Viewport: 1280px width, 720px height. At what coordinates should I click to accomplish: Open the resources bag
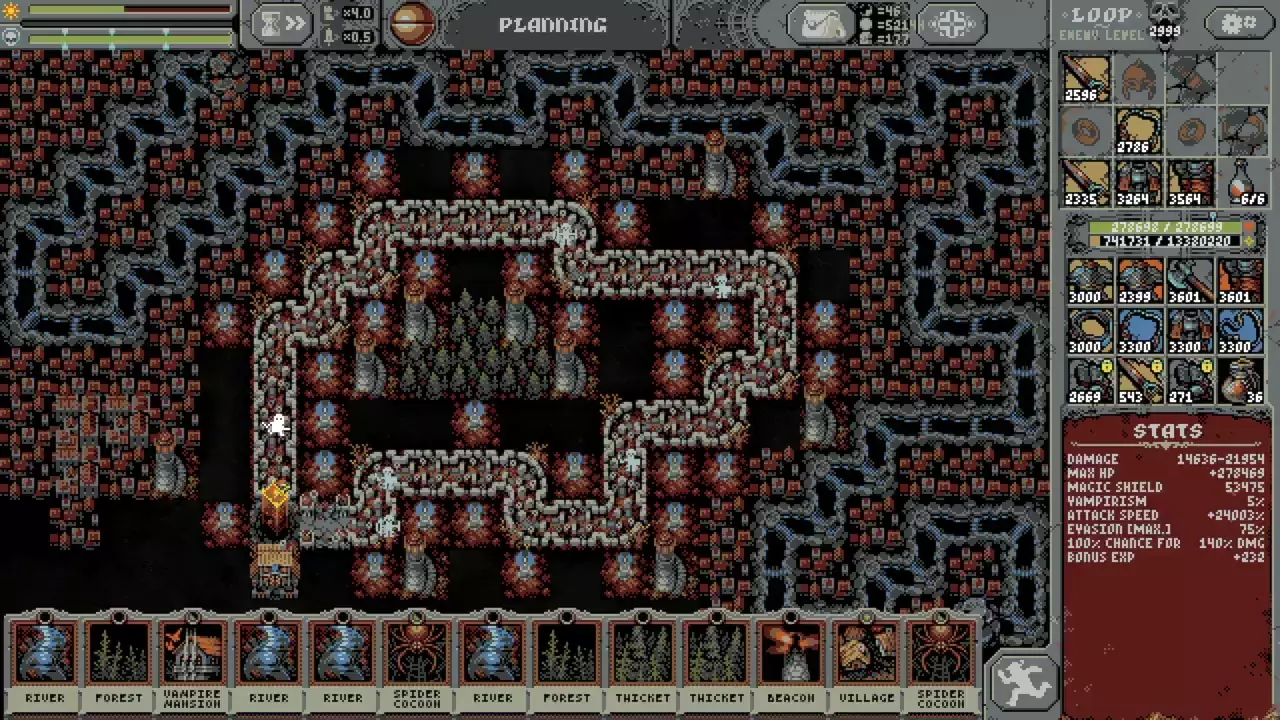(819, 24)
